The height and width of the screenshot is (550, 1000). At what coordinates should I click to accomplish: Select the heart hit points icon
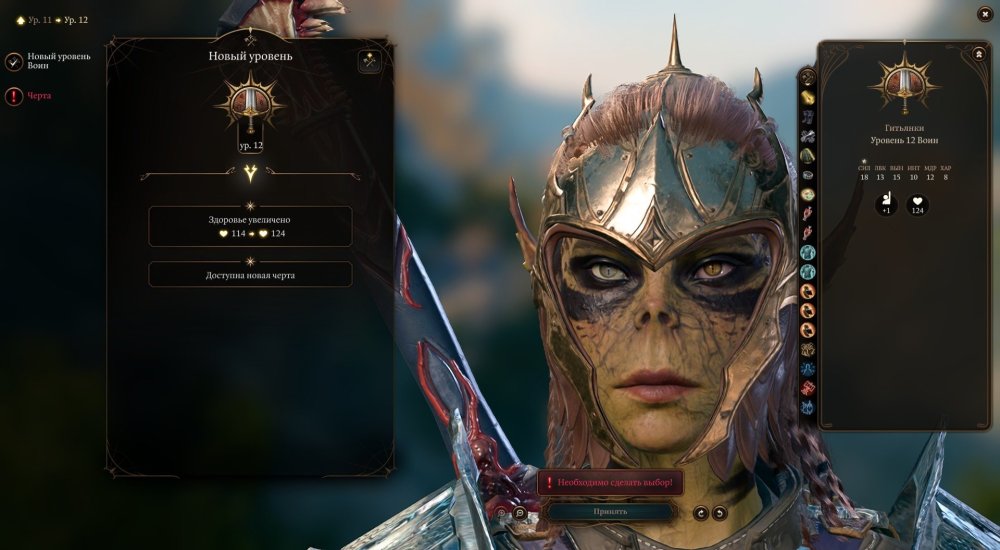tap(918, 205)
